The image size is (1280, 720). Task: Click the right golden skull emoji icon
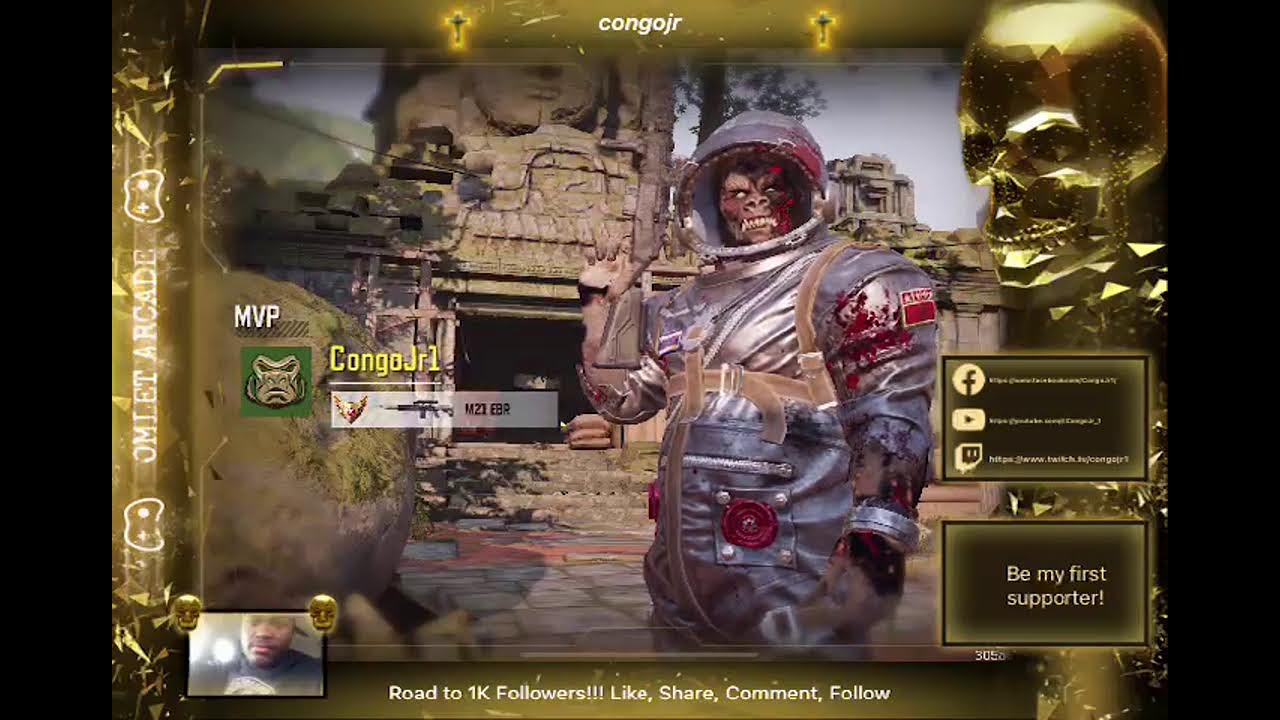pos(324,610)
